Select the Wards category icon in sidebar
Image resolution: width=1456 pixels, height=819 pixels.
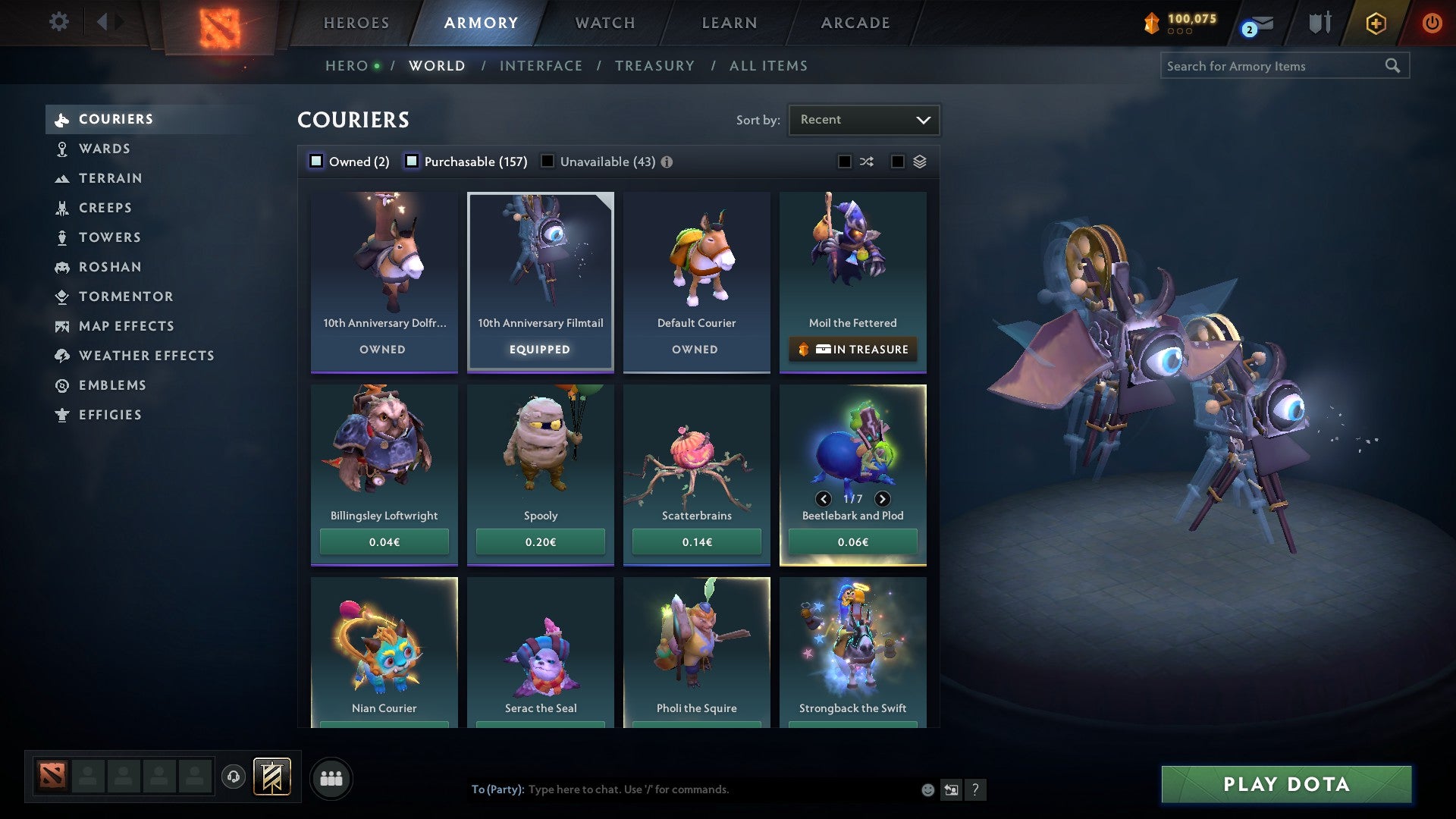tap(61, 149)
